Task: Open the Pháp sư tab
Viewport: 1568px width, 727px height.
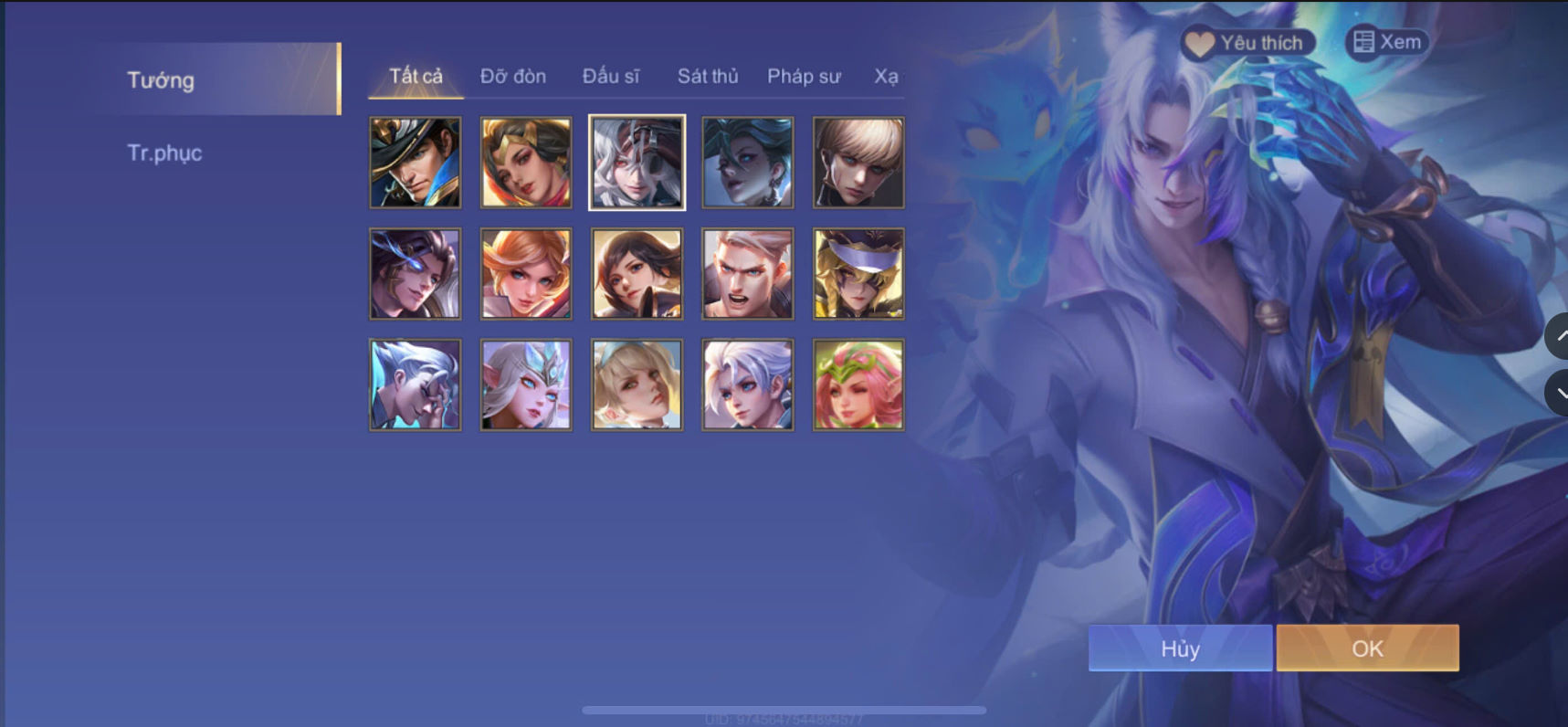Action: click(804, 77)
